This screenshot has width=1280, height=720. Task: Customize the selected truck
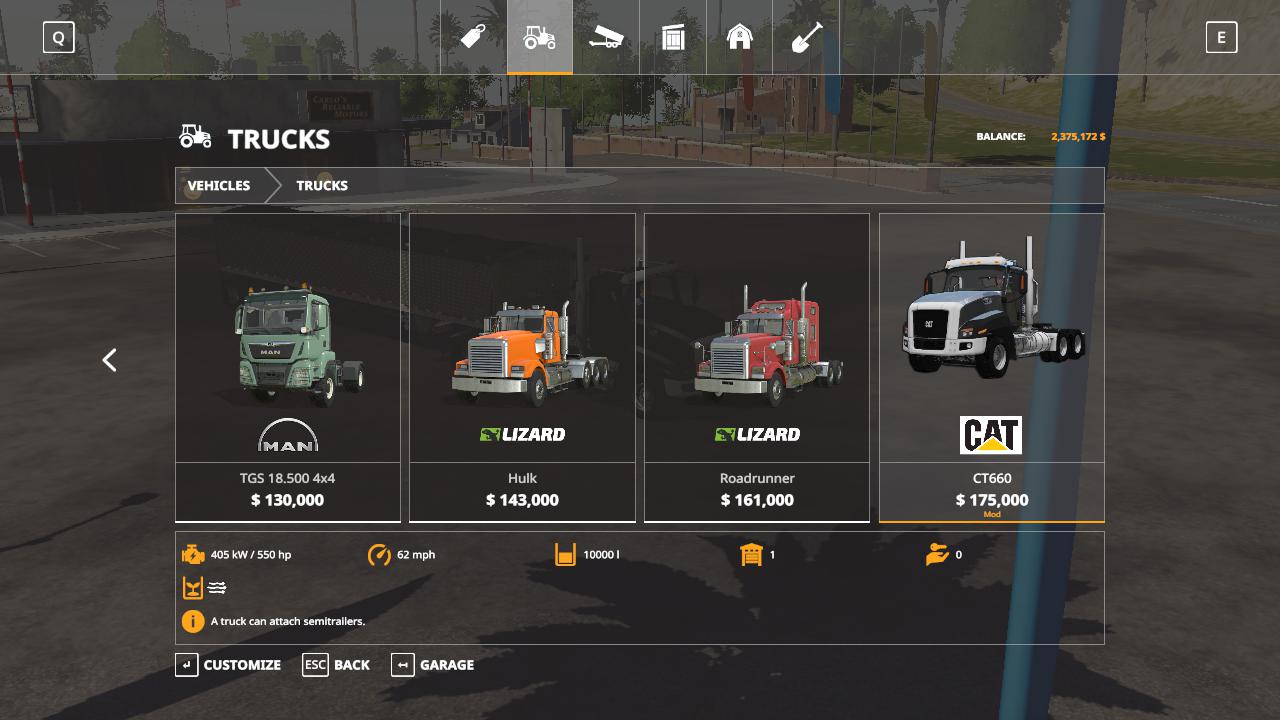click(x=229, y=665)
